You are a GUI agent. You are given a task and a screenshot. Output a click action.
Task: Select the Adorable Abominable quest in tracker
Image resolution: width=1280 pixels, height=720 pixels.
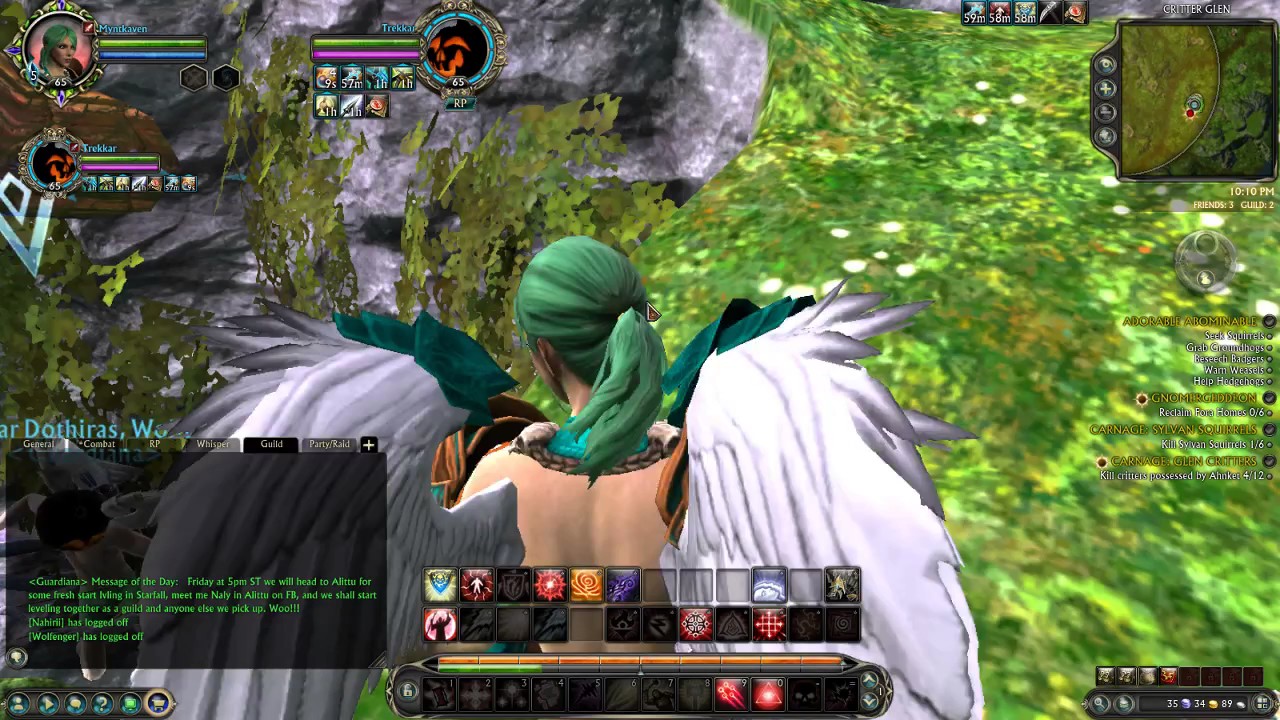point(1189,321)
